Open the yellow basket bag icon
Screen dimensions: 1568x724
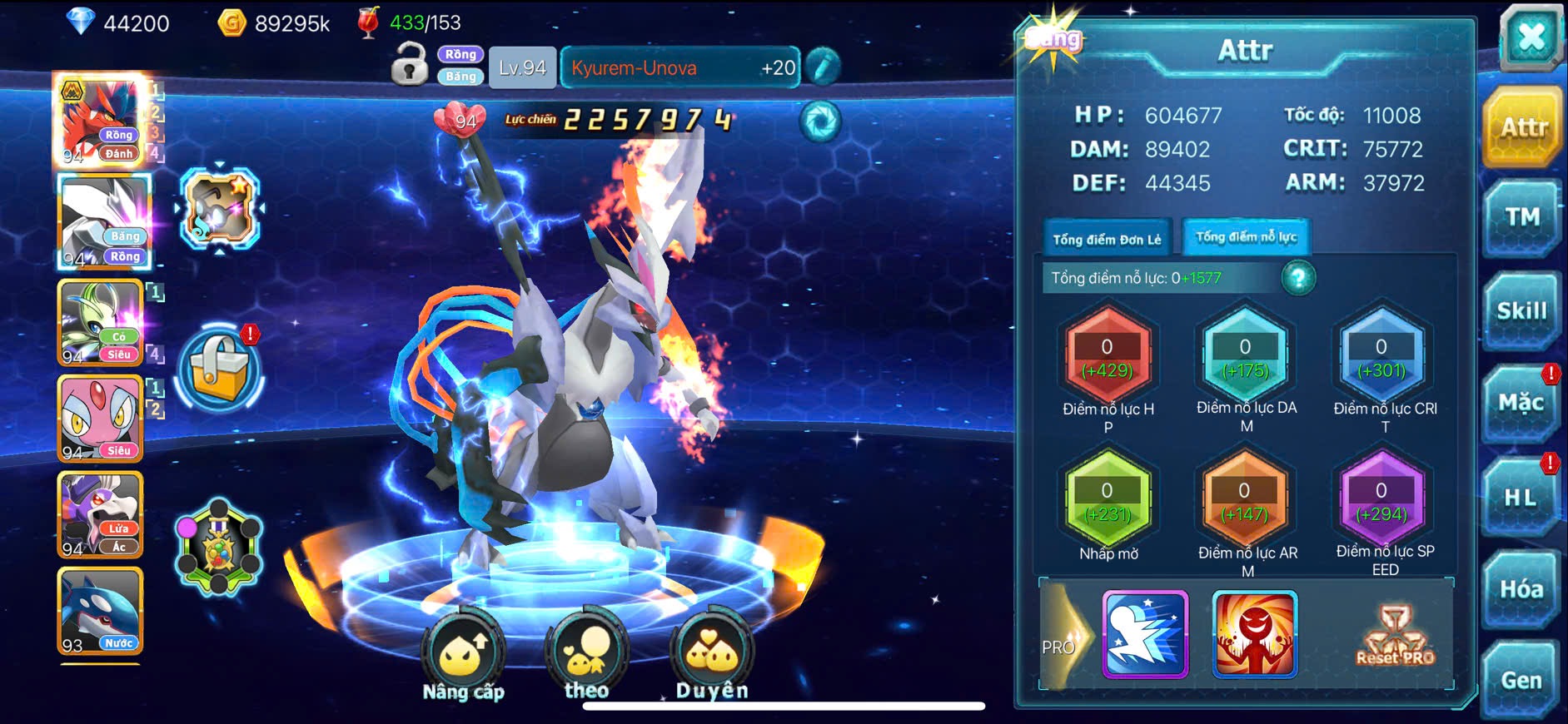[x=219, y=369]
